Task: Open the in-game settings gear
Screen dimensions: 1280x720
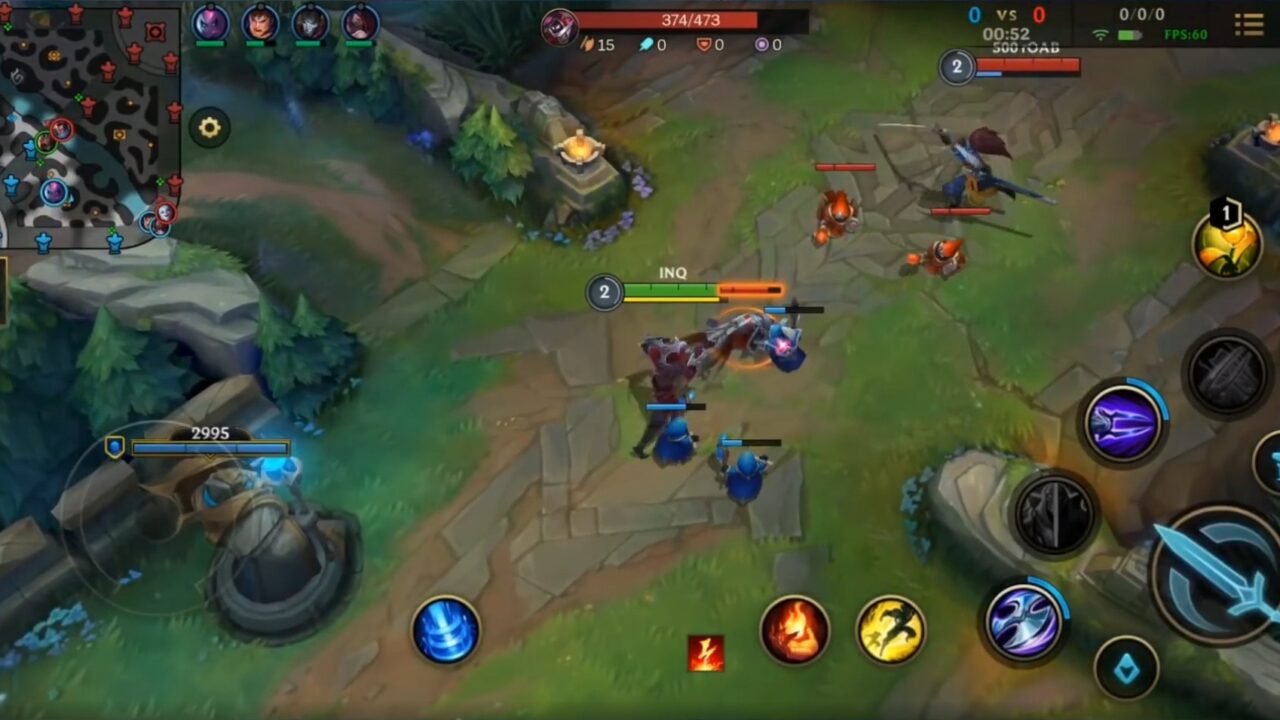Action: point(209,128)
